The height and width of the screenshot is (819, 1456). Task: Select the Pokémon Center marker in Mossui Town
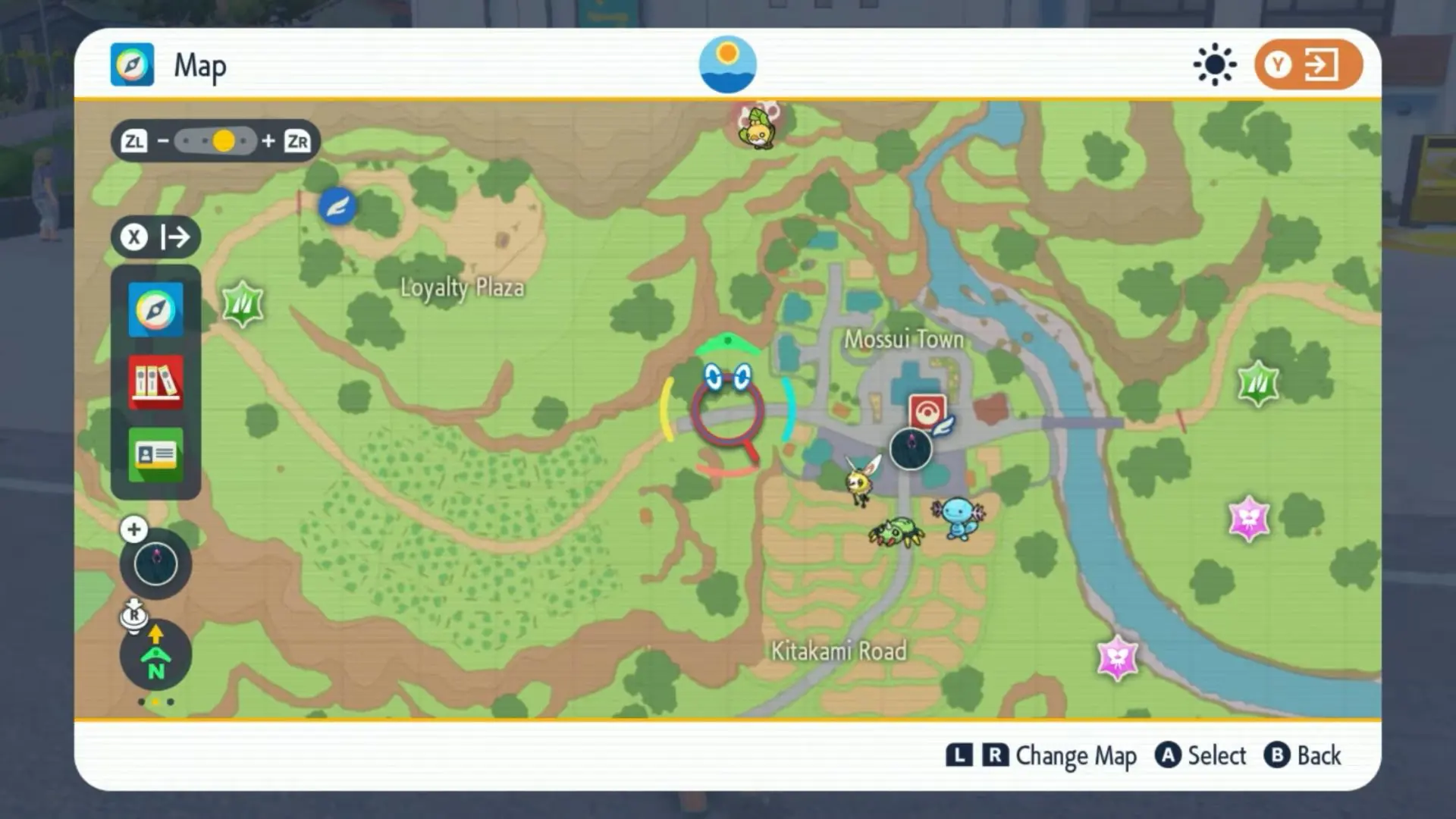[927, 412]
